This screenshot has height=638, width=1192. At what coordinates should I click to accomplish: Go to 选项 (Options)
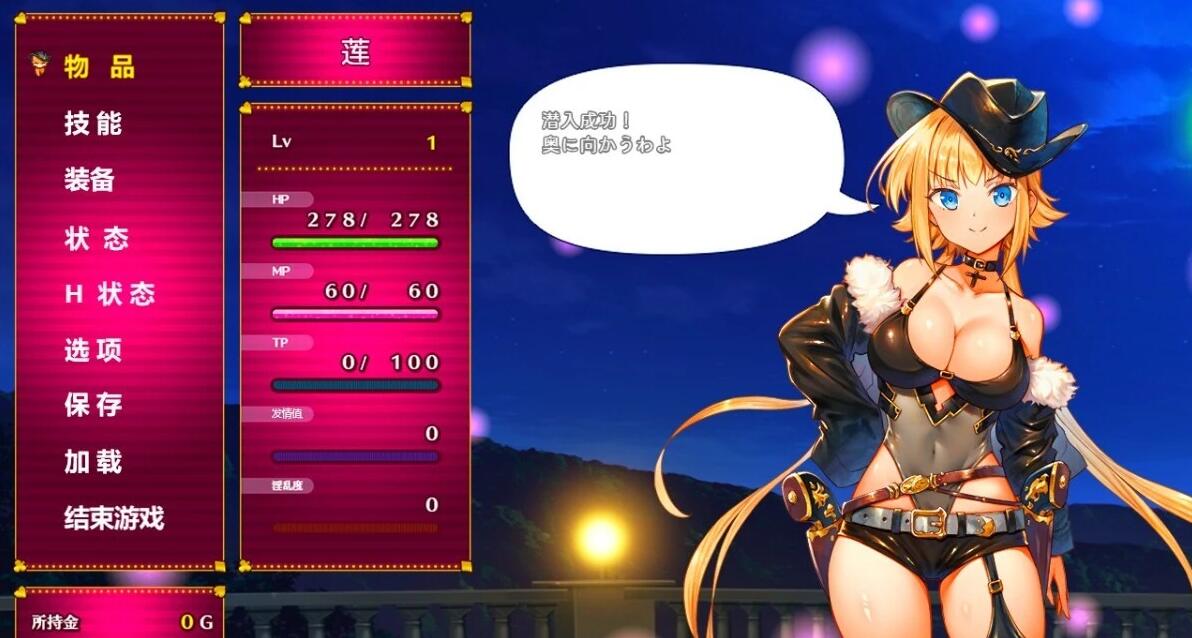[x=93, y=350]
